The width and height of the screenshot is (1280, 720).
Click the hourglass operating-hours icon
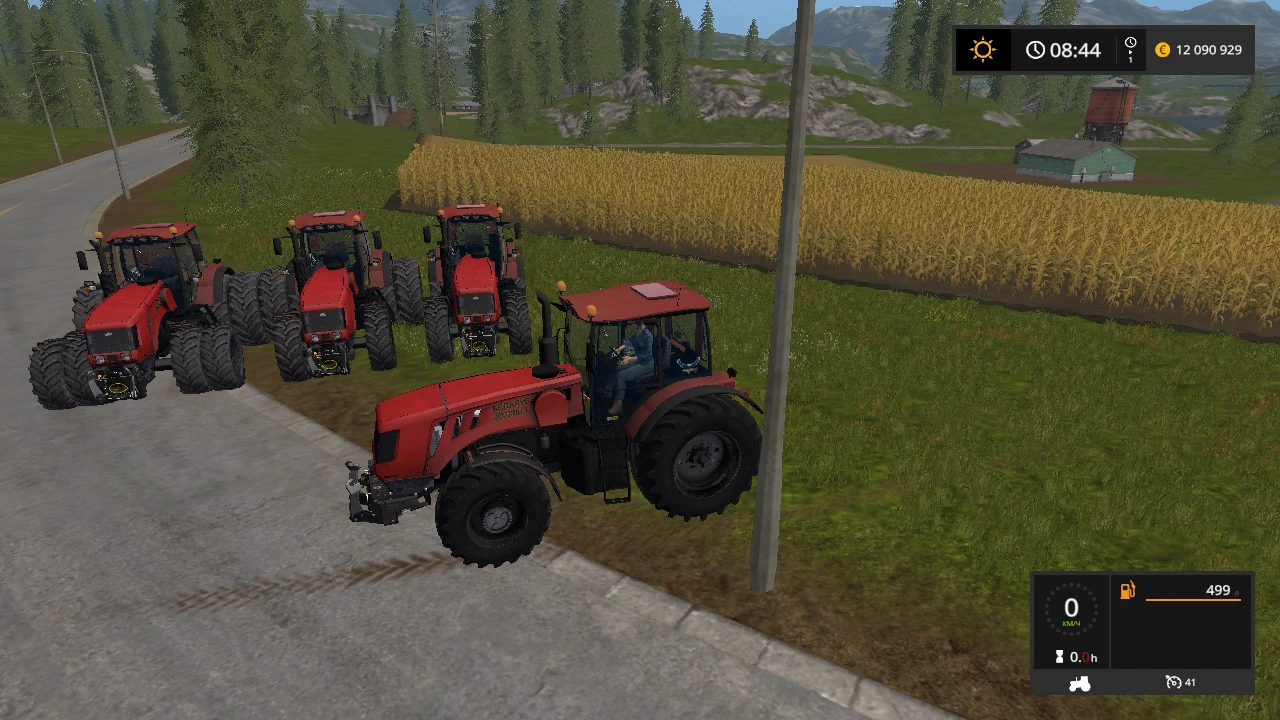tap(1060, 657)
